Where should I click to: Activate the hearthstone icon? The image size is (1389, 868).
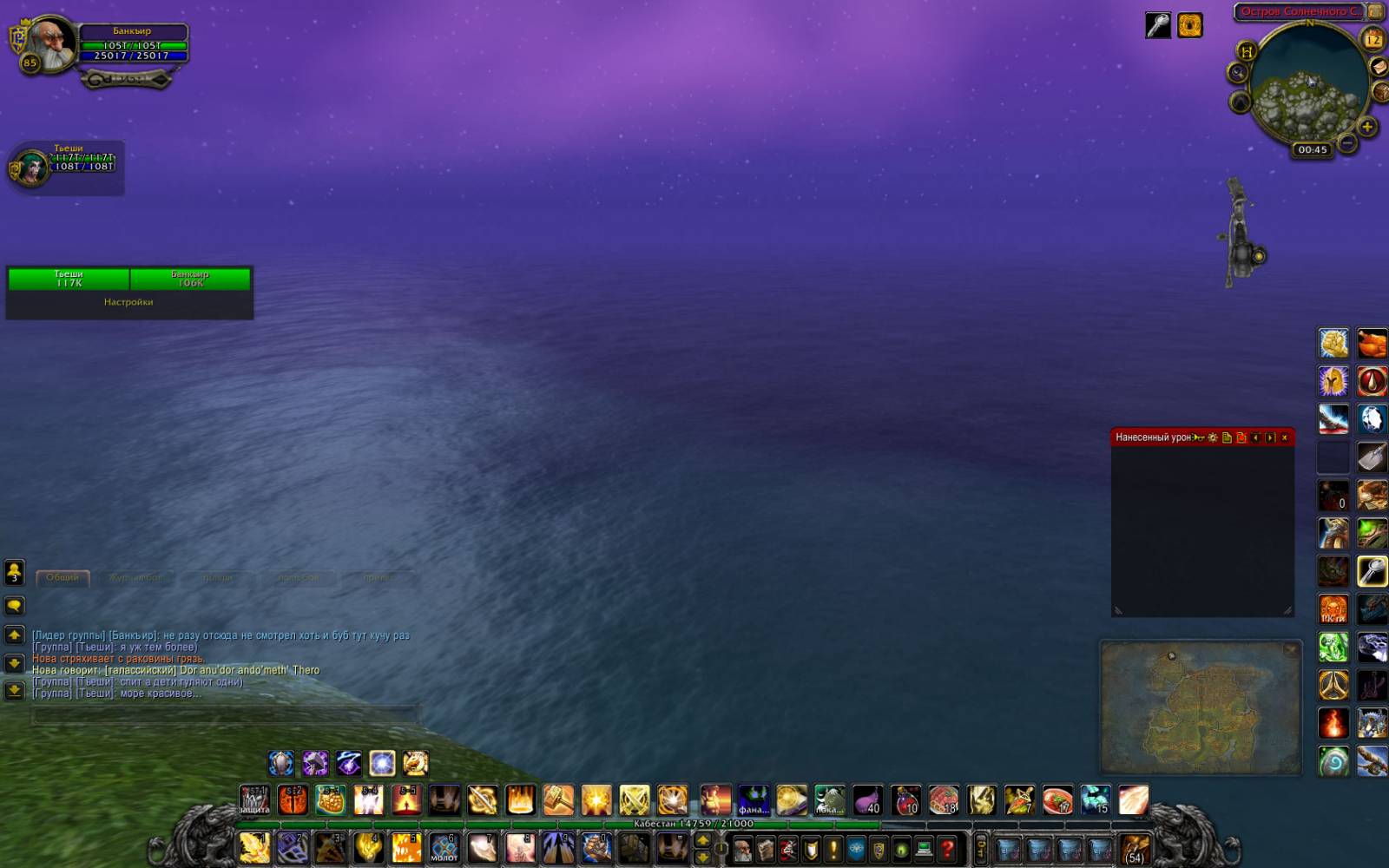pos(1333,763)
